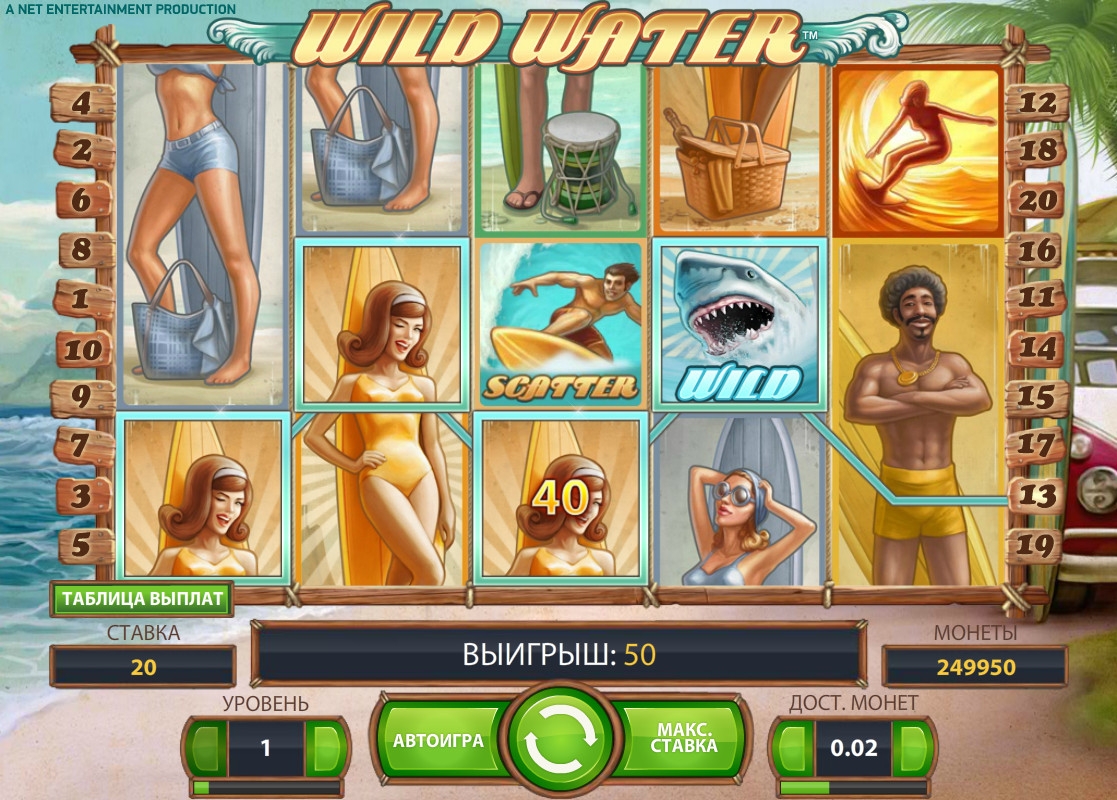Select payline number 1 sign
The image size is (1117, 800).
pyautogui.click(x=81, y=298)
